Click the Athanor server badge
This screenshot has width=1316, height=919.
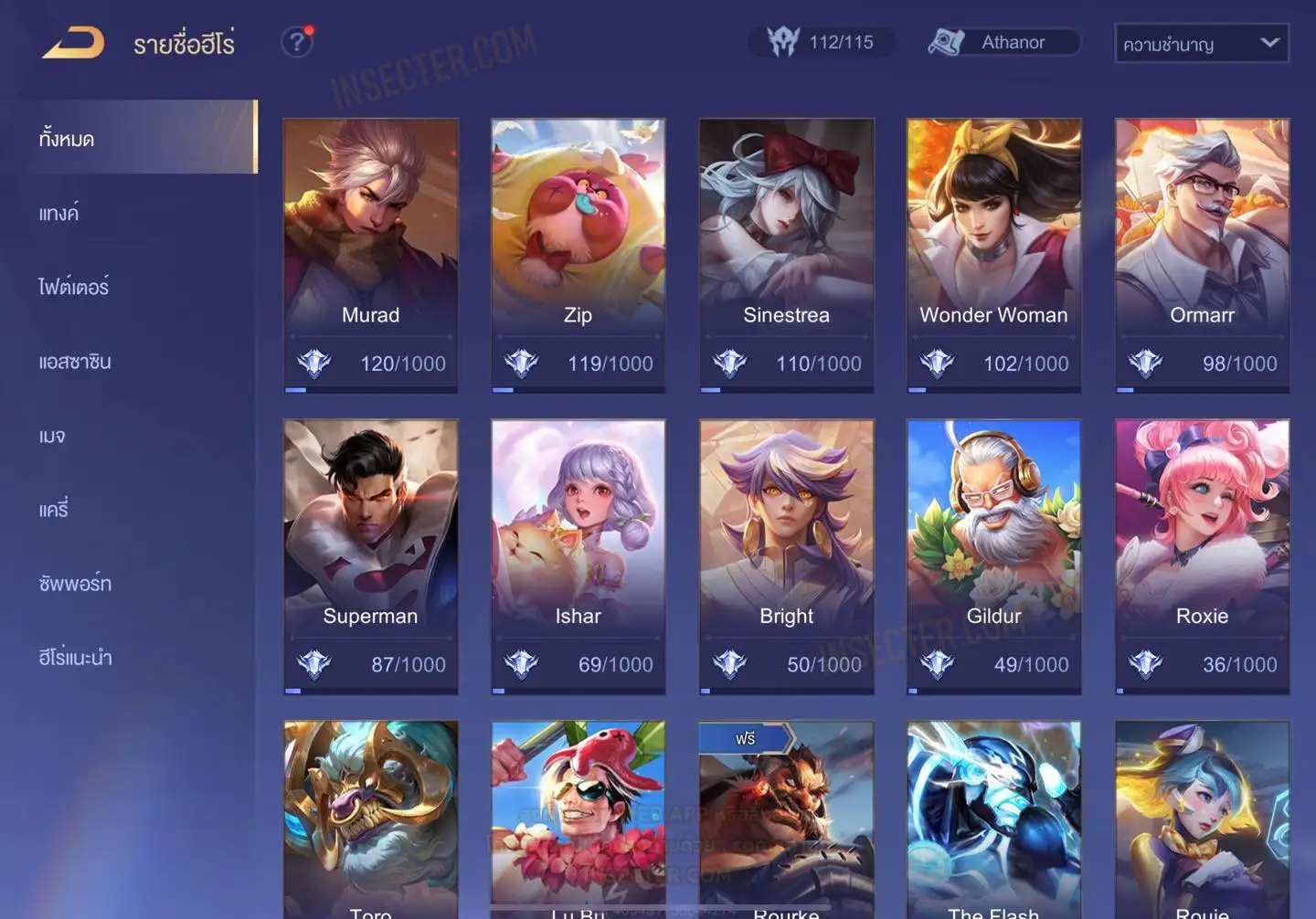(x=1003, y=43)
